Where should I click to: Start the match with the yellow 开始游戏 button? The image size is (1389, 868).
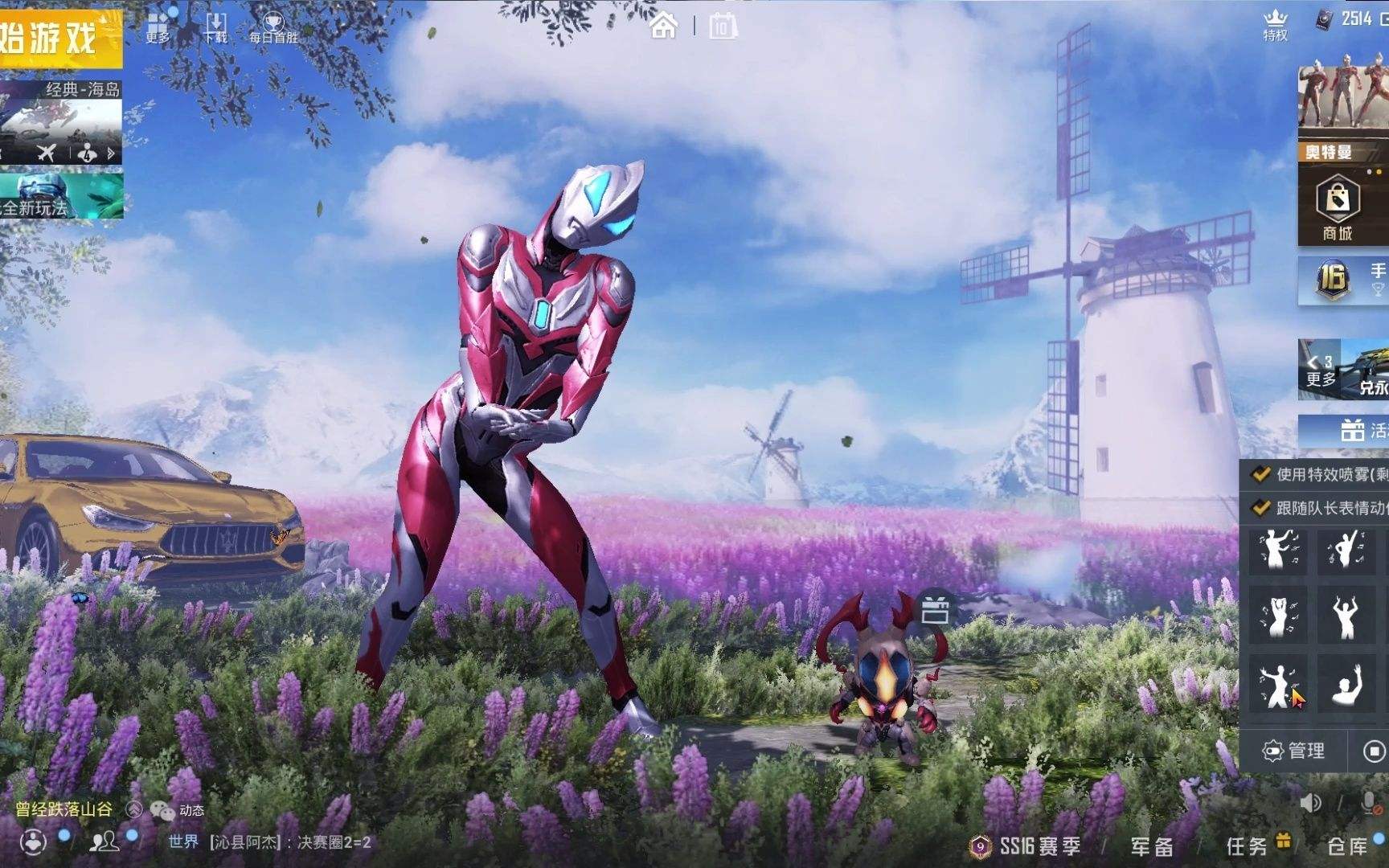click(x=56, y=39)
